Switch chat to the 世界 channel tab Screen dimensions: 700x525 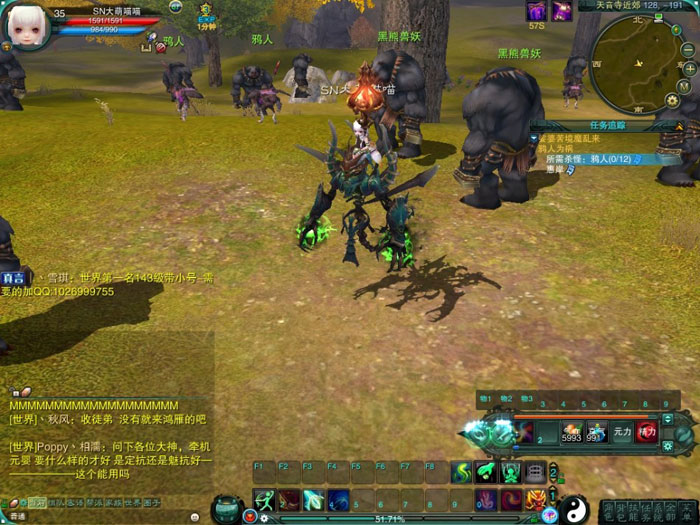[x=133, y=502]
